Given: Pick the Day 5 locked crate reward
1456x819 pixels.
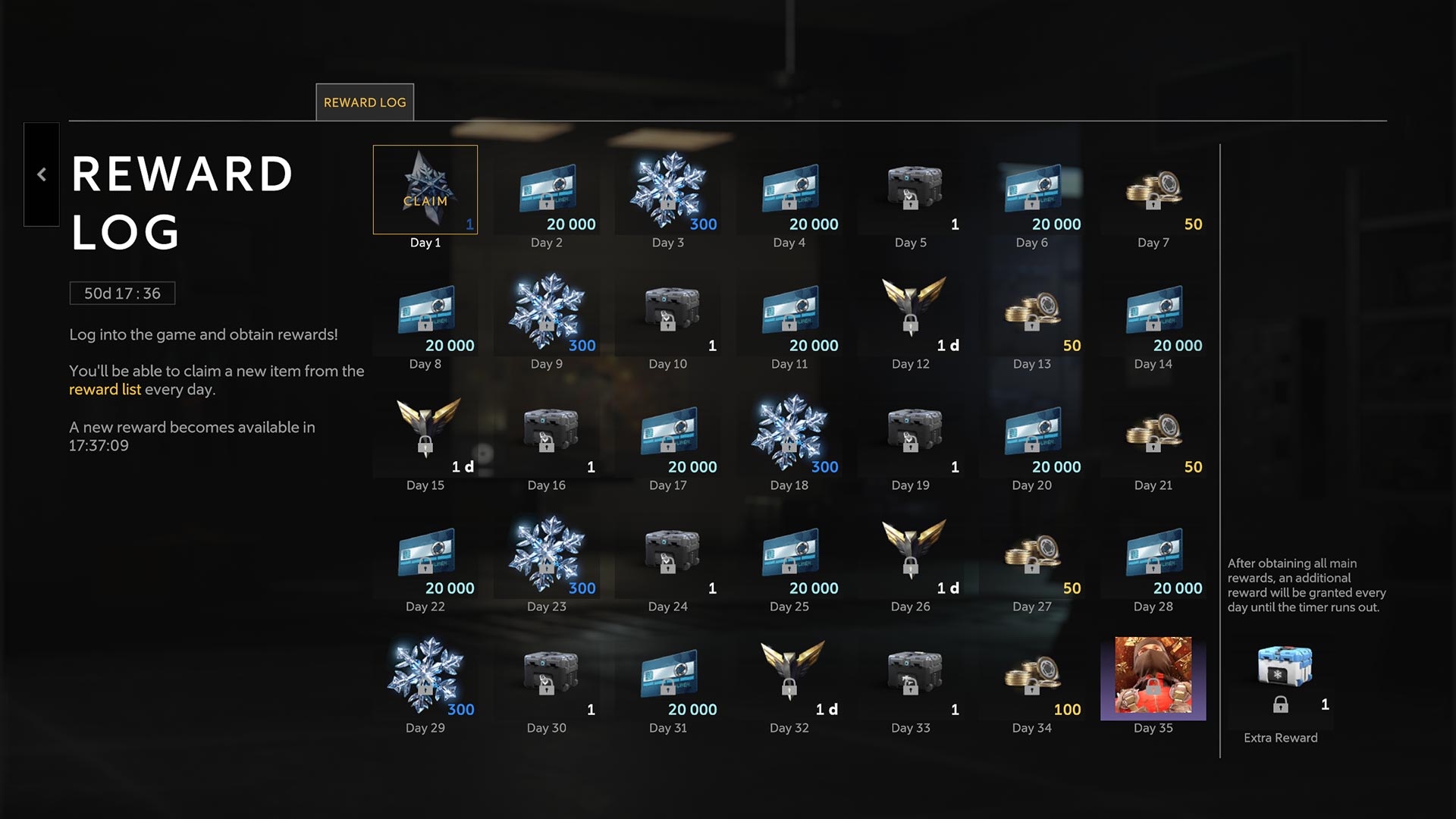Looking at the screenshot, I should [911, 190].
